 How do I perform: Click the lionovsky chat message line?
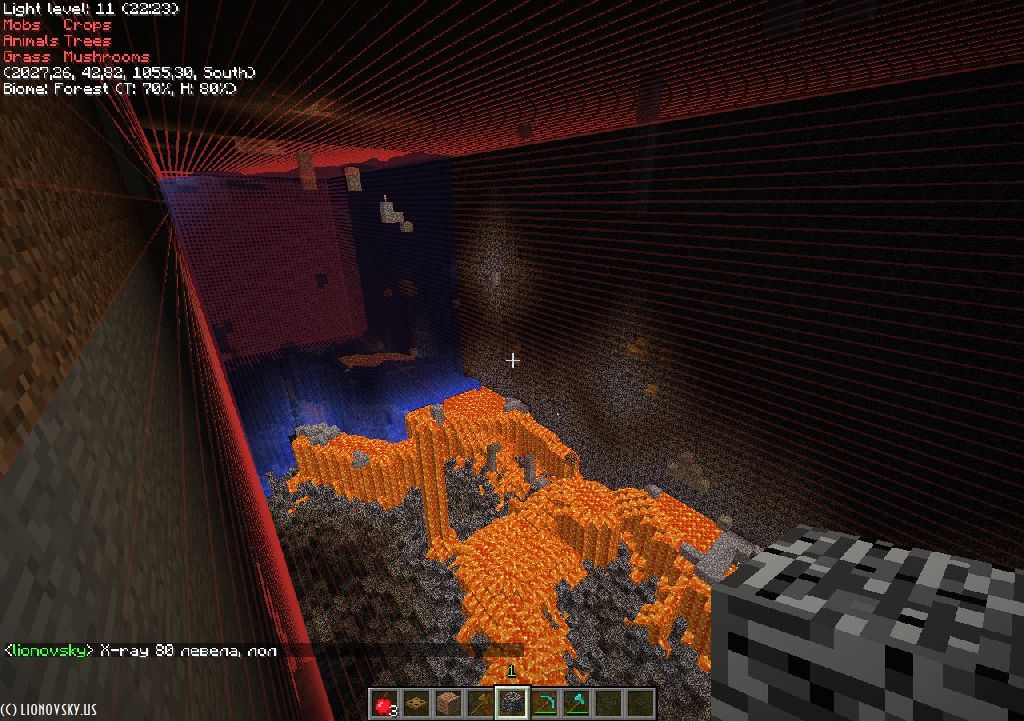coord(140,651)
